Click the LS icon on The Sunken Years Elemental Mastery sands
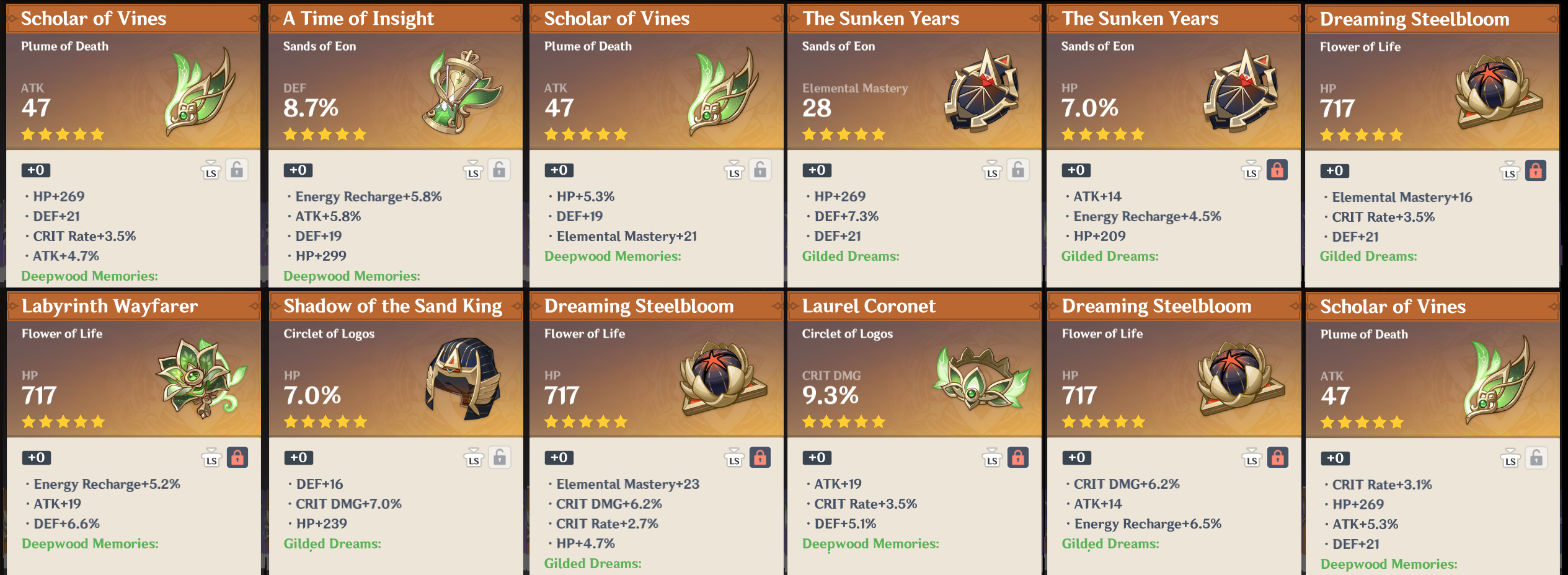Viewport: 1568px width, 575px height. click(993, 171)
